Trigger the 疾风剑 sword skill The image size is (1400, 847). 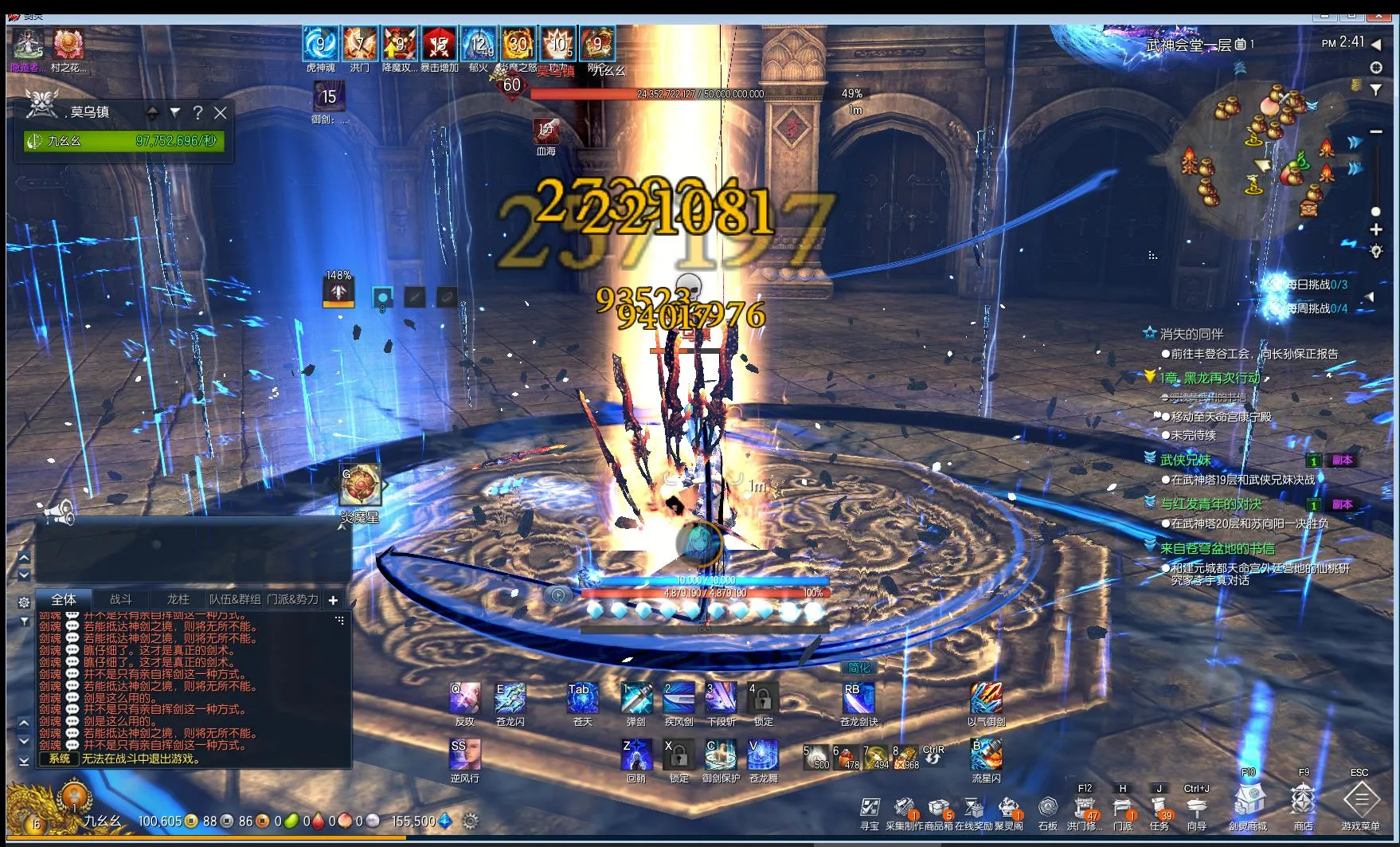click(x=678, y=699)
